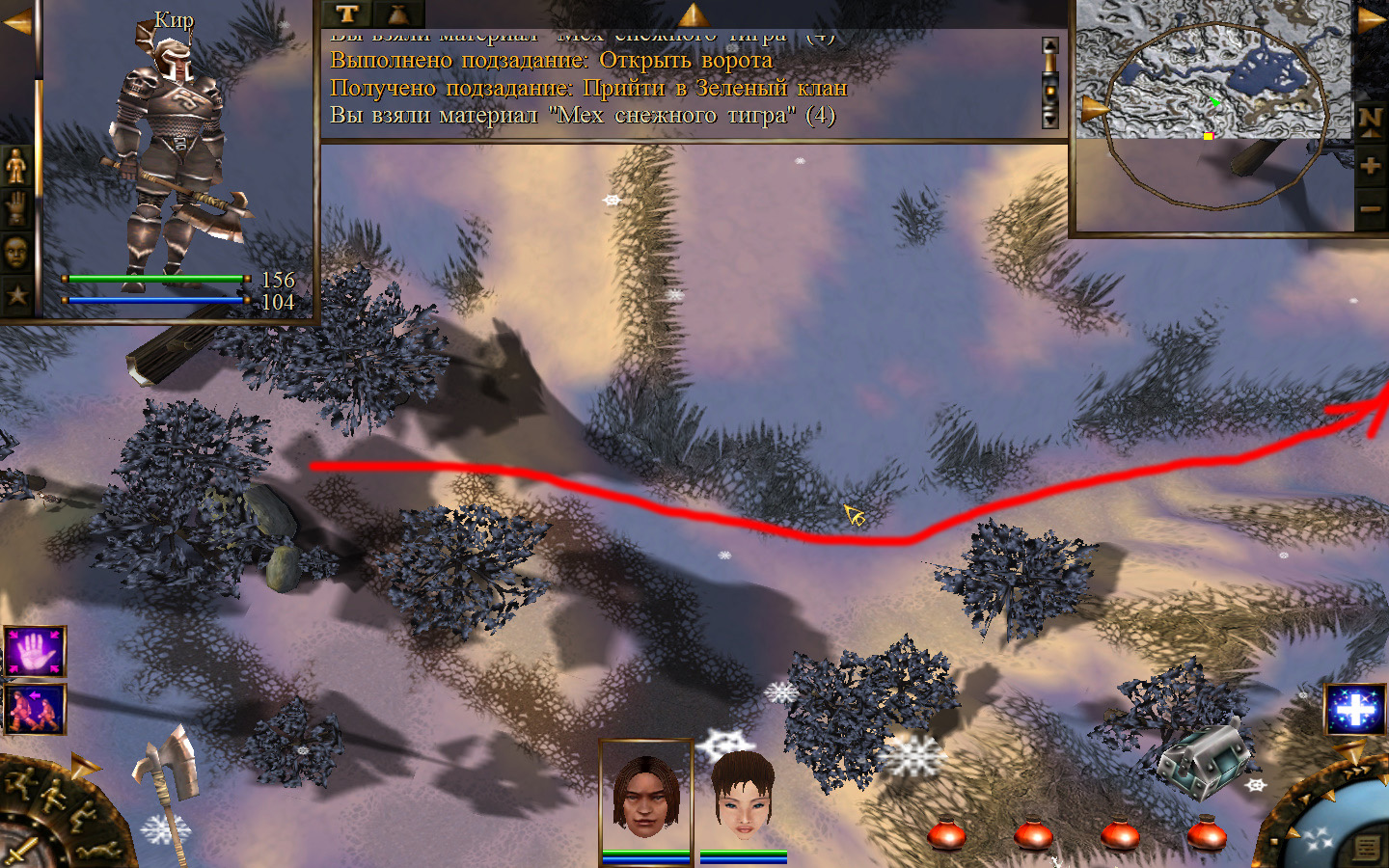1389x868 pixels.
Task: Switch to the bag tab of the message log
Action: pyautogui.click(x=398, y=14)
